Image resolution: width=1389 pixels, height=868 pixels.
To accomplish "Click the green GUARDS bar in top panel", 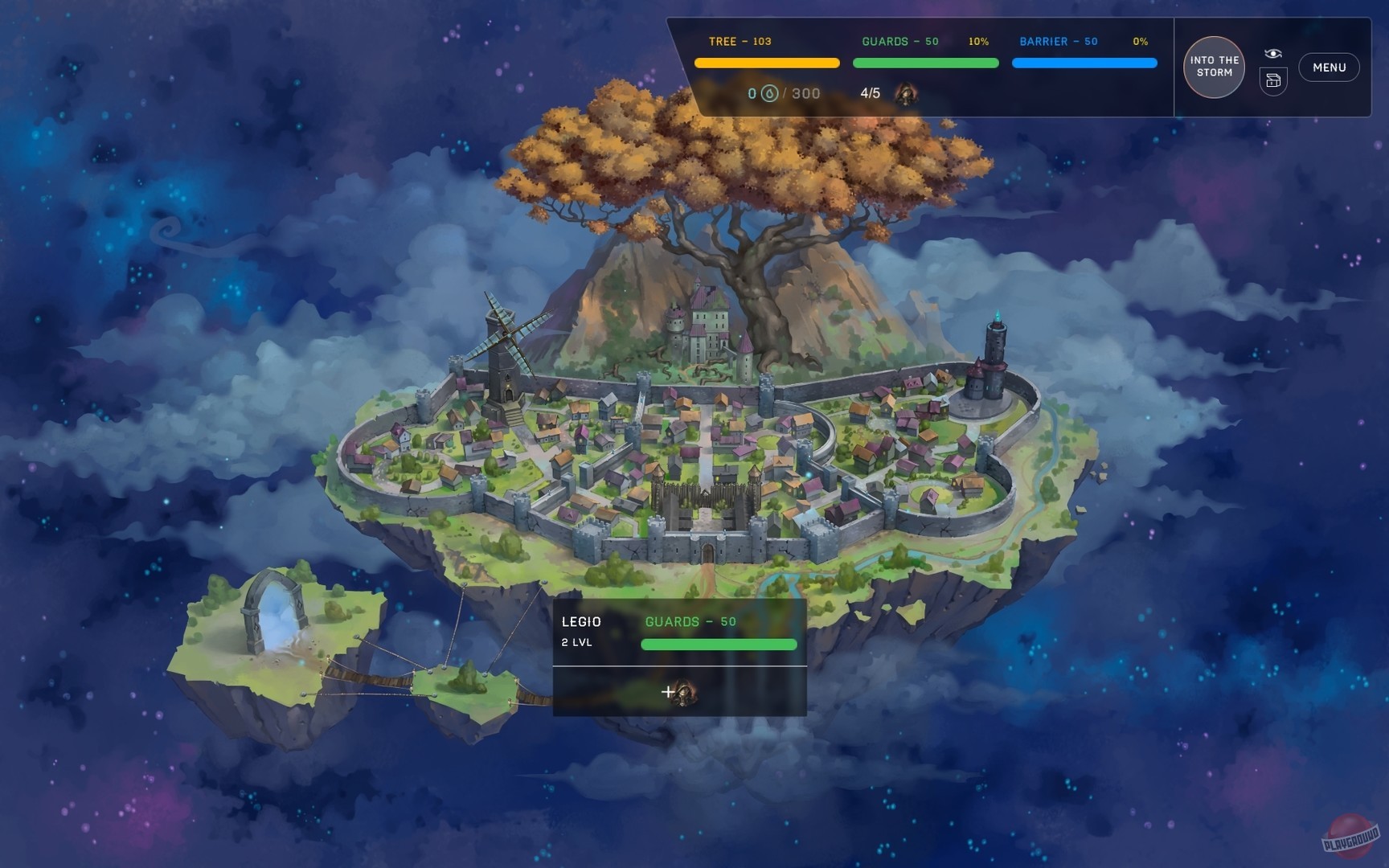I will [x=925, y=60].
